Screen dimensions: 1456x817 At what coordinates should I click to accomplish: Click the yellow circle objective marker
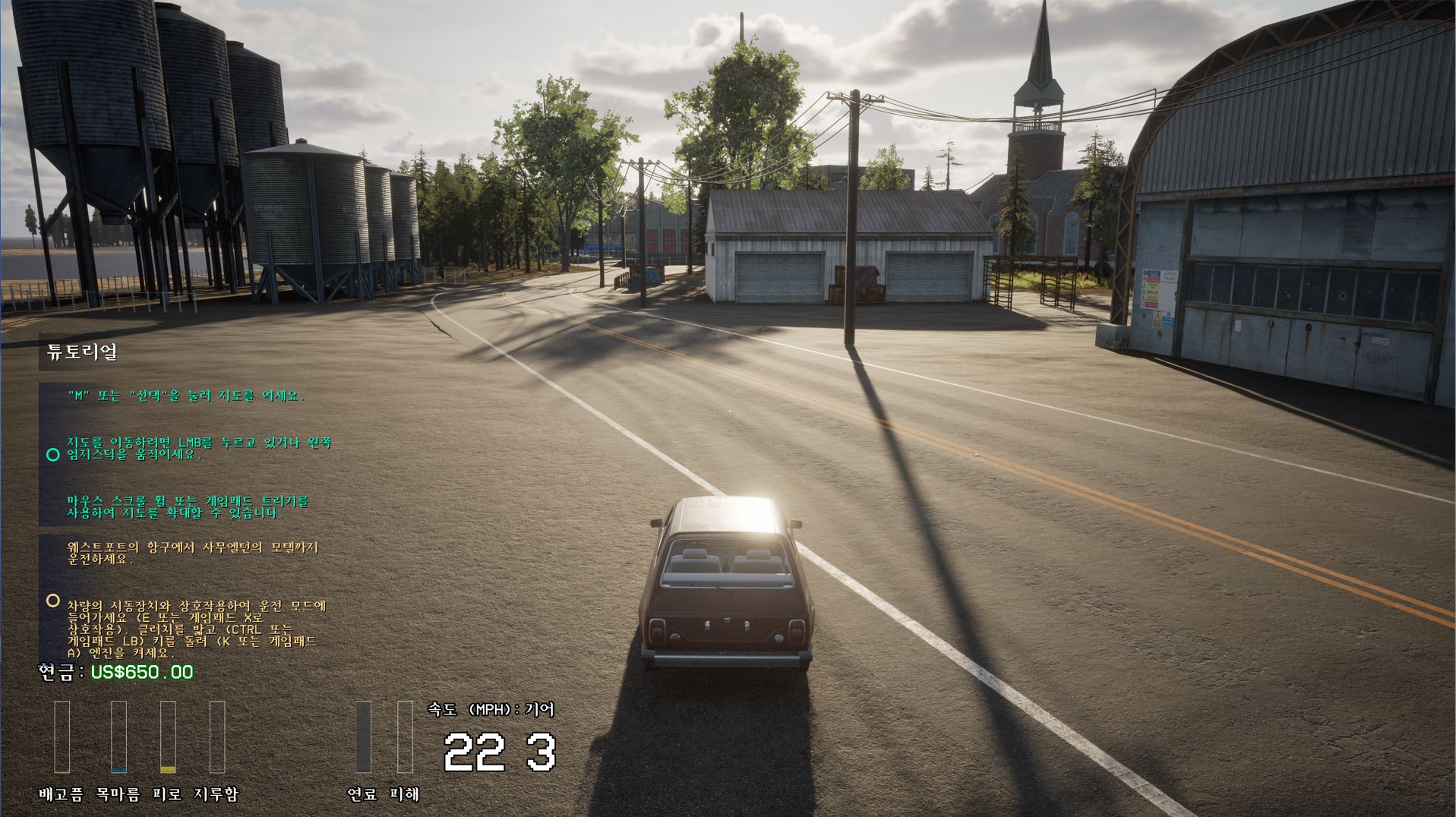coord(52,601)
